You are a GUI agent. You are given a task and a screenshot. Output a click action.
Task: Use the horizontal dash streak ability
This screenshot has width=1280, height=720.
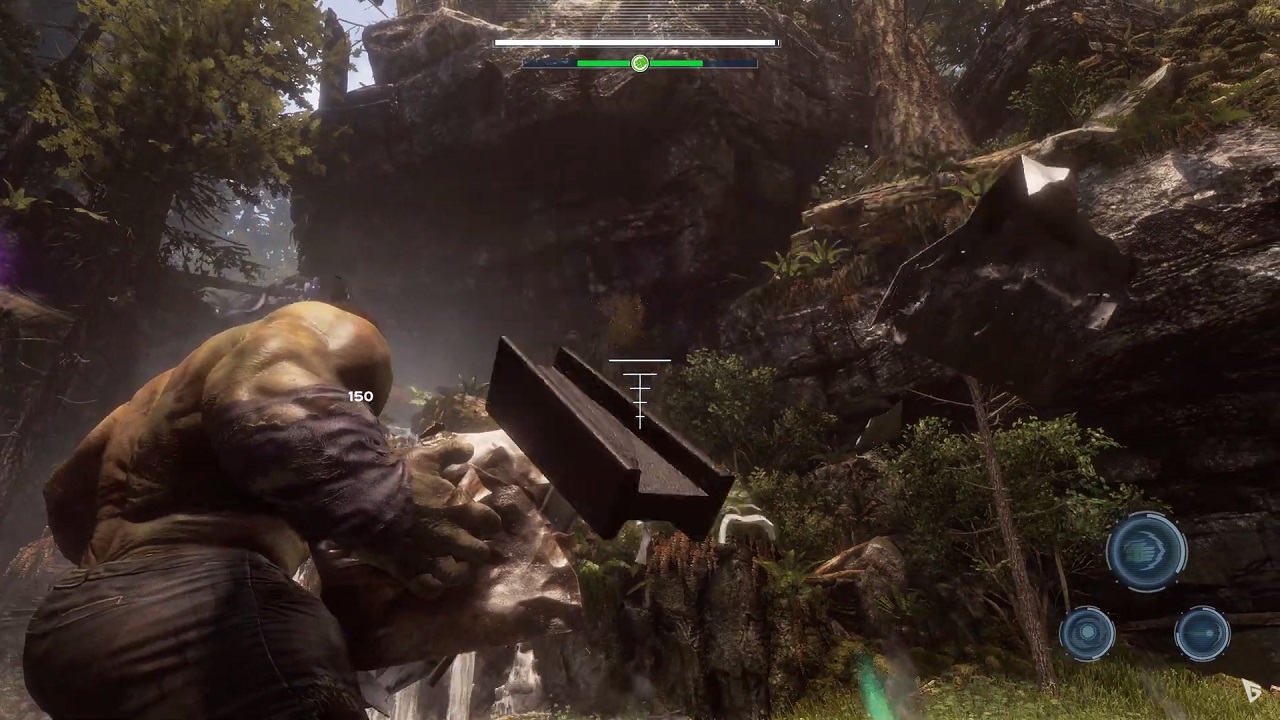[x=1202, y=633]
